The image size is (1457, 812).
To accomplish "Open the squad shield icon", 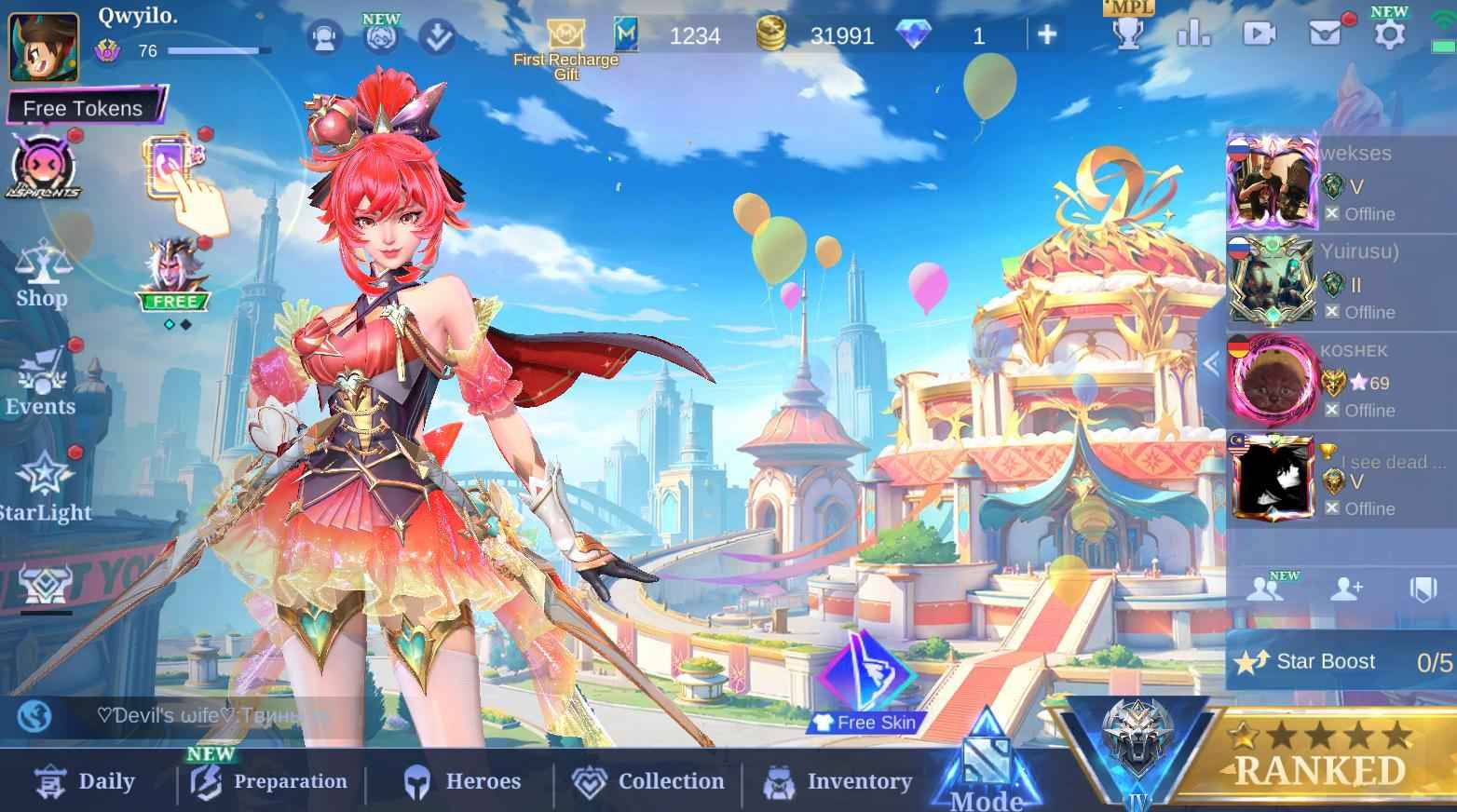I will [1423, 587].
